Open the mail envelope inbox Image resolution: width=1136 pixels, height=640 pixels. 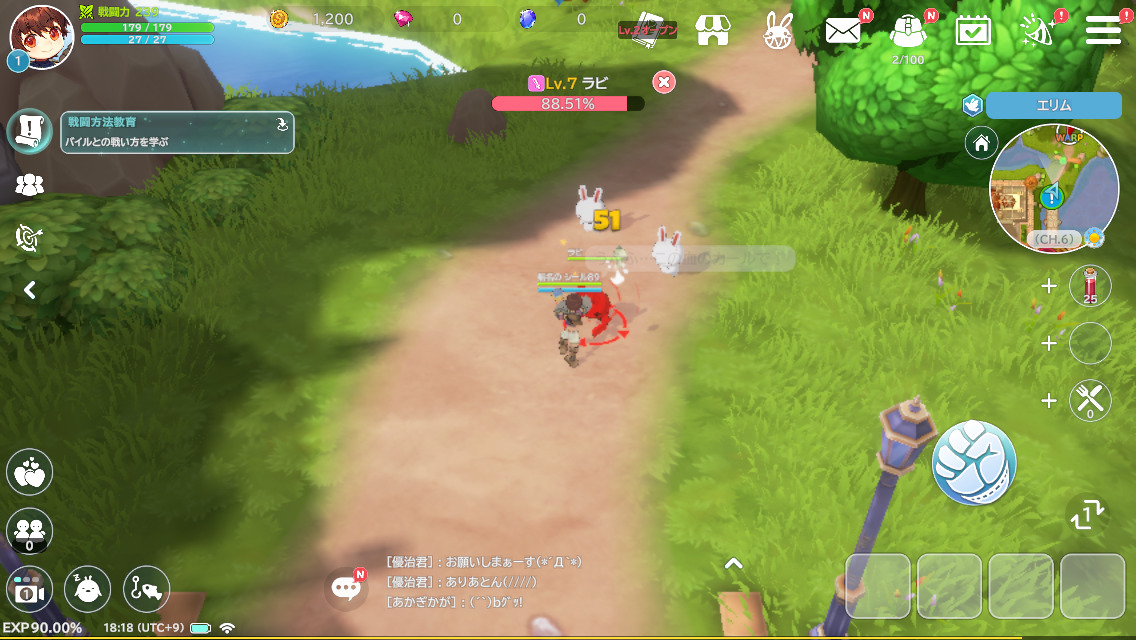click(x=843, y=30)
